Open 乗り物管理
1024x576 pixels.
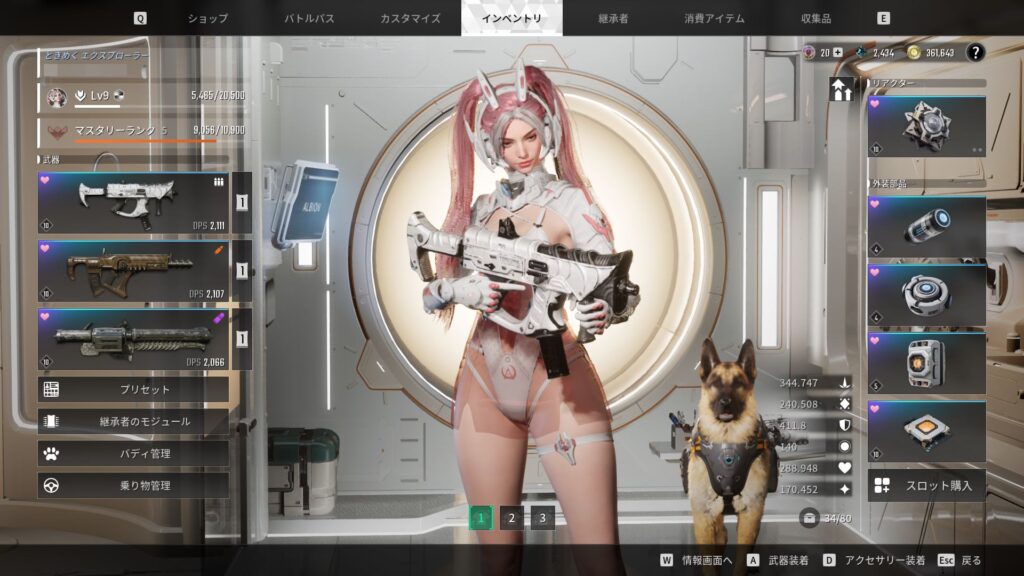click(133, 485)
